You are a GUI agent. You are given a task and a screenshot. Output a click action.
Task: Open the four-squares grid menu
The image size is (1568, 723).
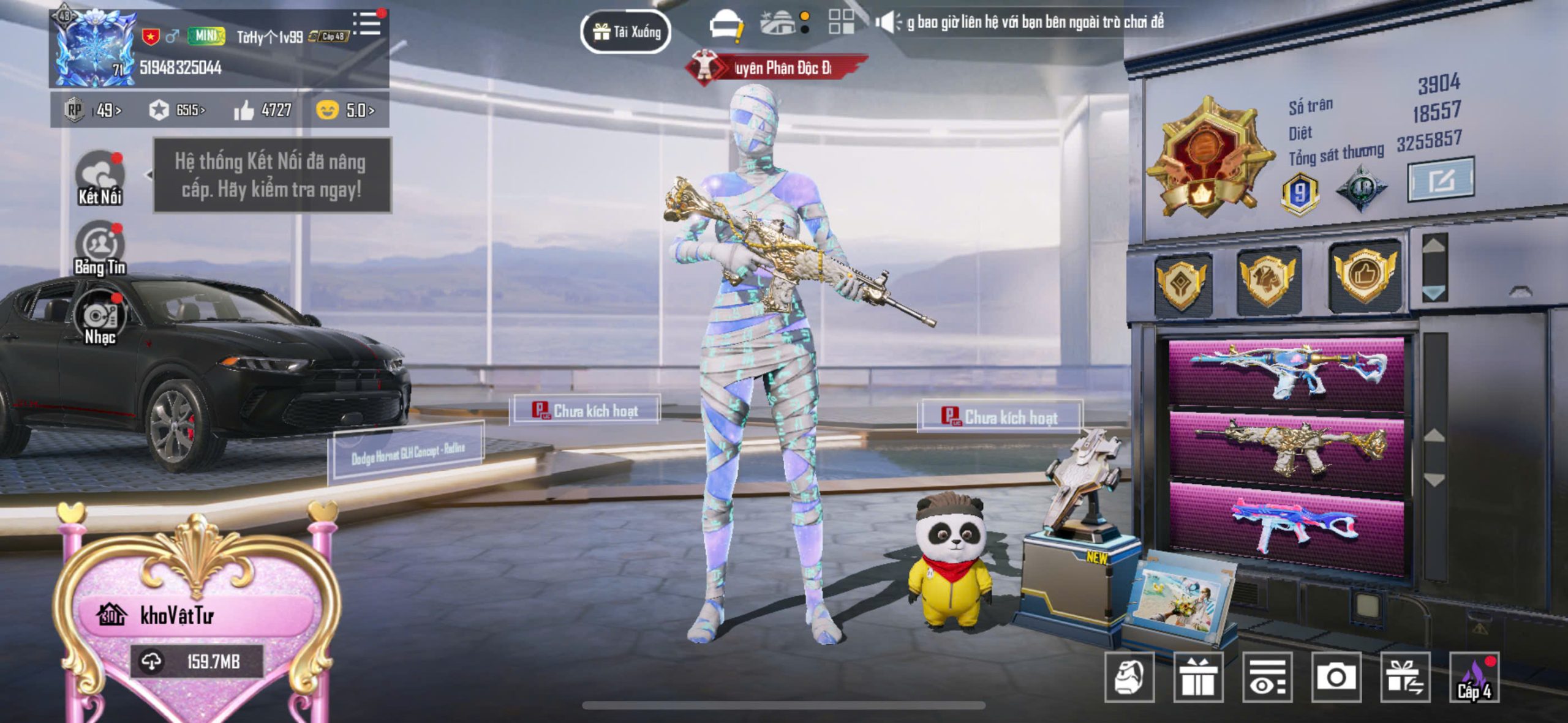tap(841, 22)
